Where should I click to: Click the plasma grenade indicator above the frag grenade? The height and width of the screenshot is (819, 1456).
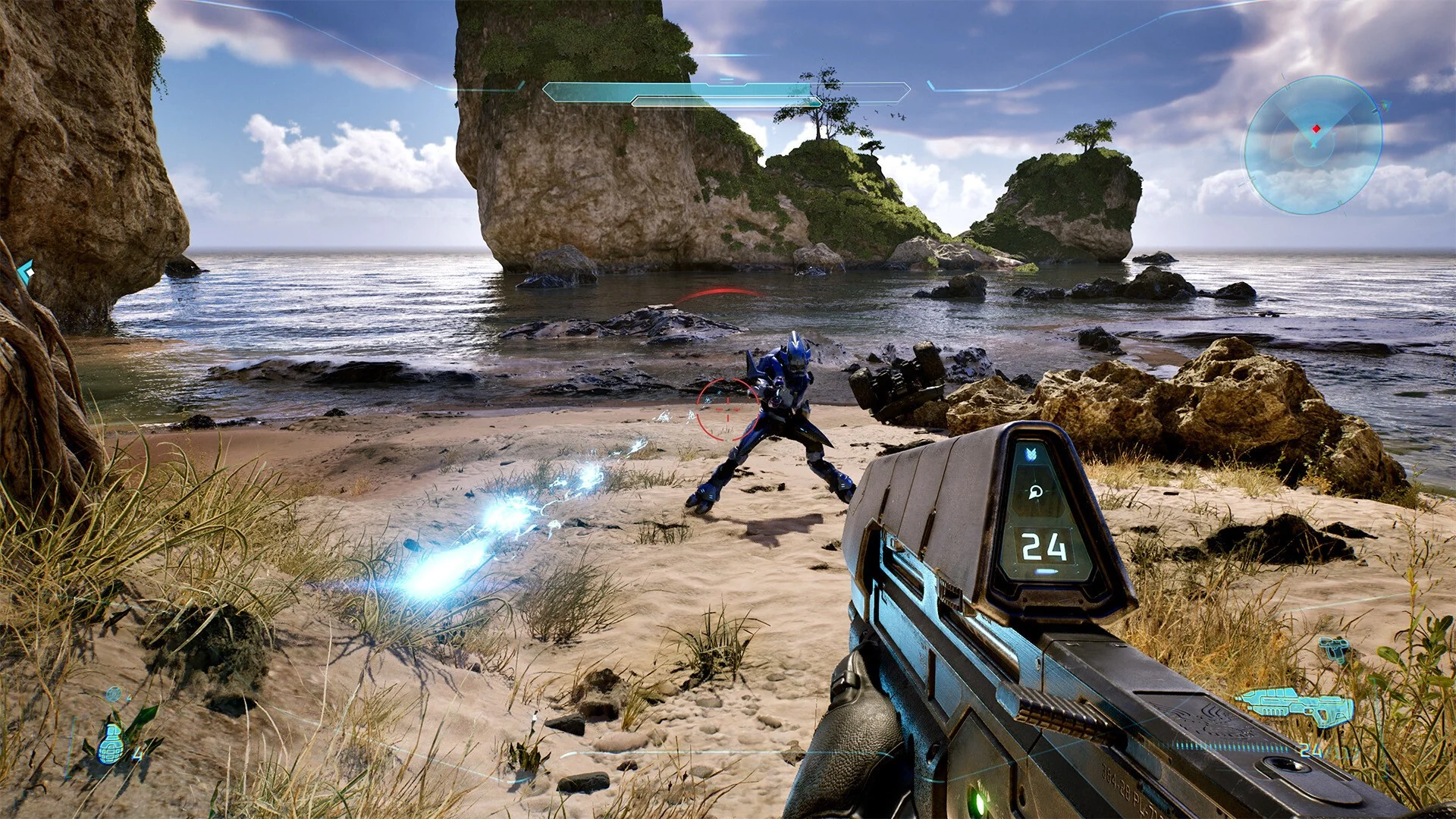click(x=114, y=692)
